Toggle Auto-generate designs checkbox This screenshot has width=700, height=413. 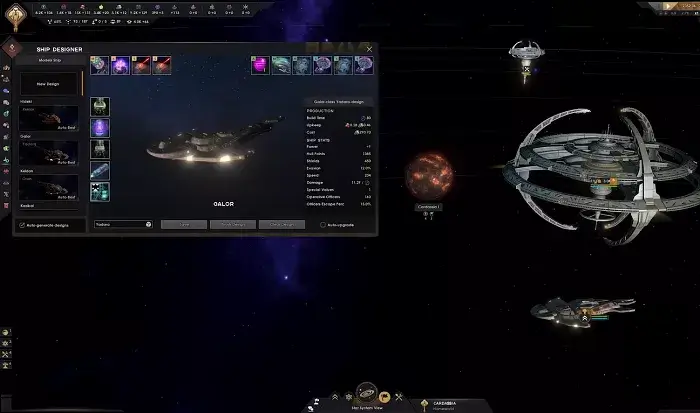22,225
